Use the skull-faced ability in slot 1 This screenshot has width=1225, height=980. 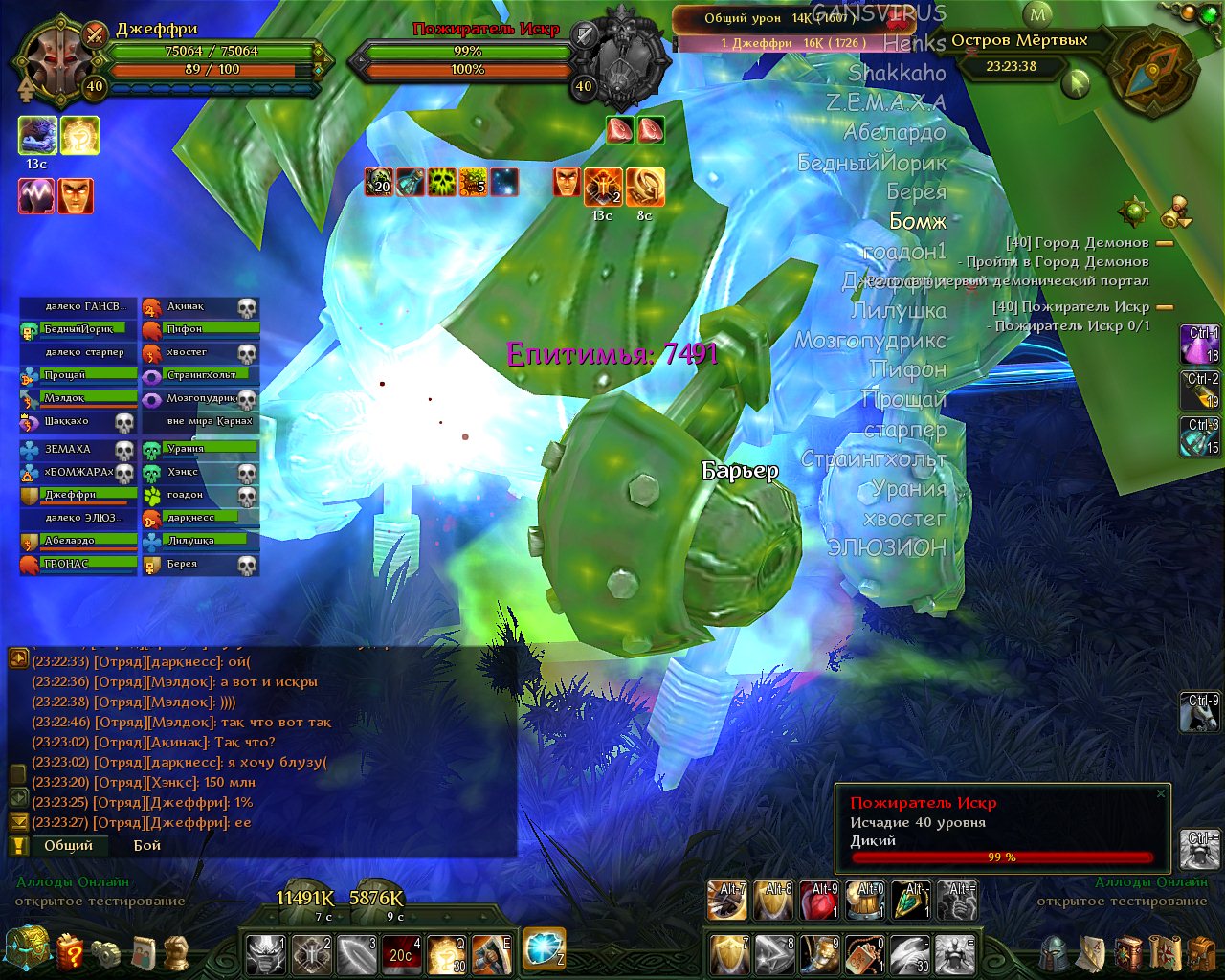tap(265, 954)
